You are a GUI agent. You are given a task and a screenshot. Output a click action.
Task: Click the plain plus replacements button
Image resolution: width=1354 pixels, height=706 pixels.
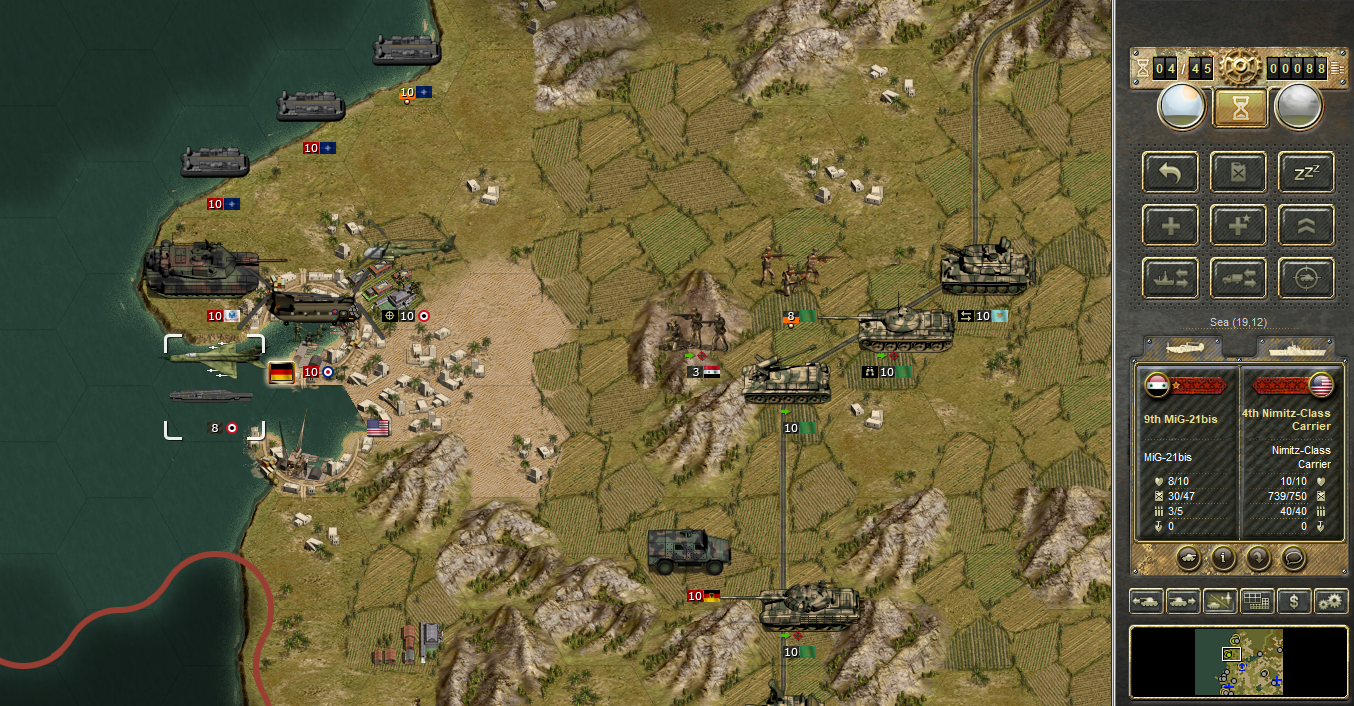(x=1169, y=225)
